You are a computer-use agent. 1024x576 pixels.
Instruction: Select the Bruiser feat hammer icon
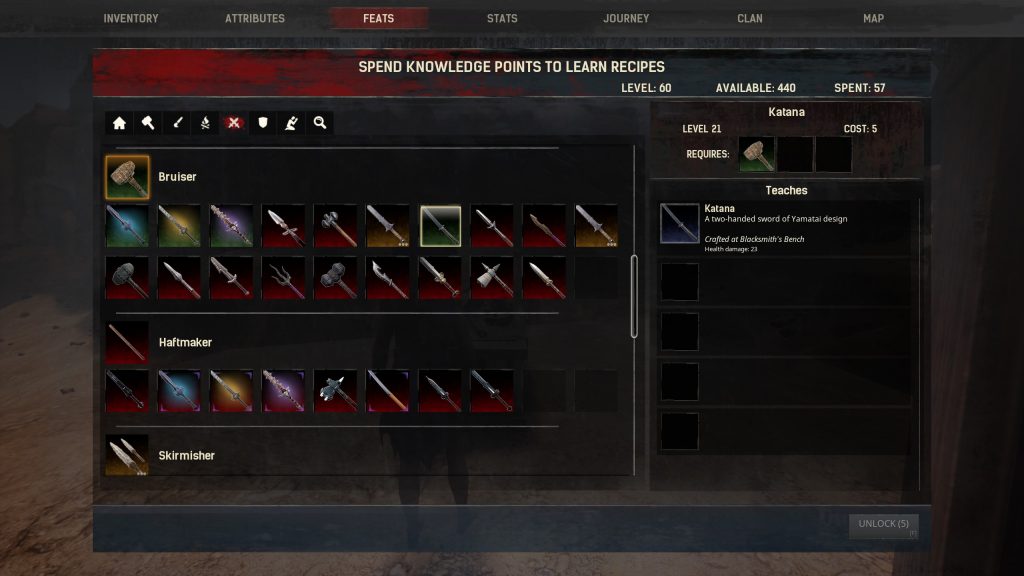[x=127, y=177]
